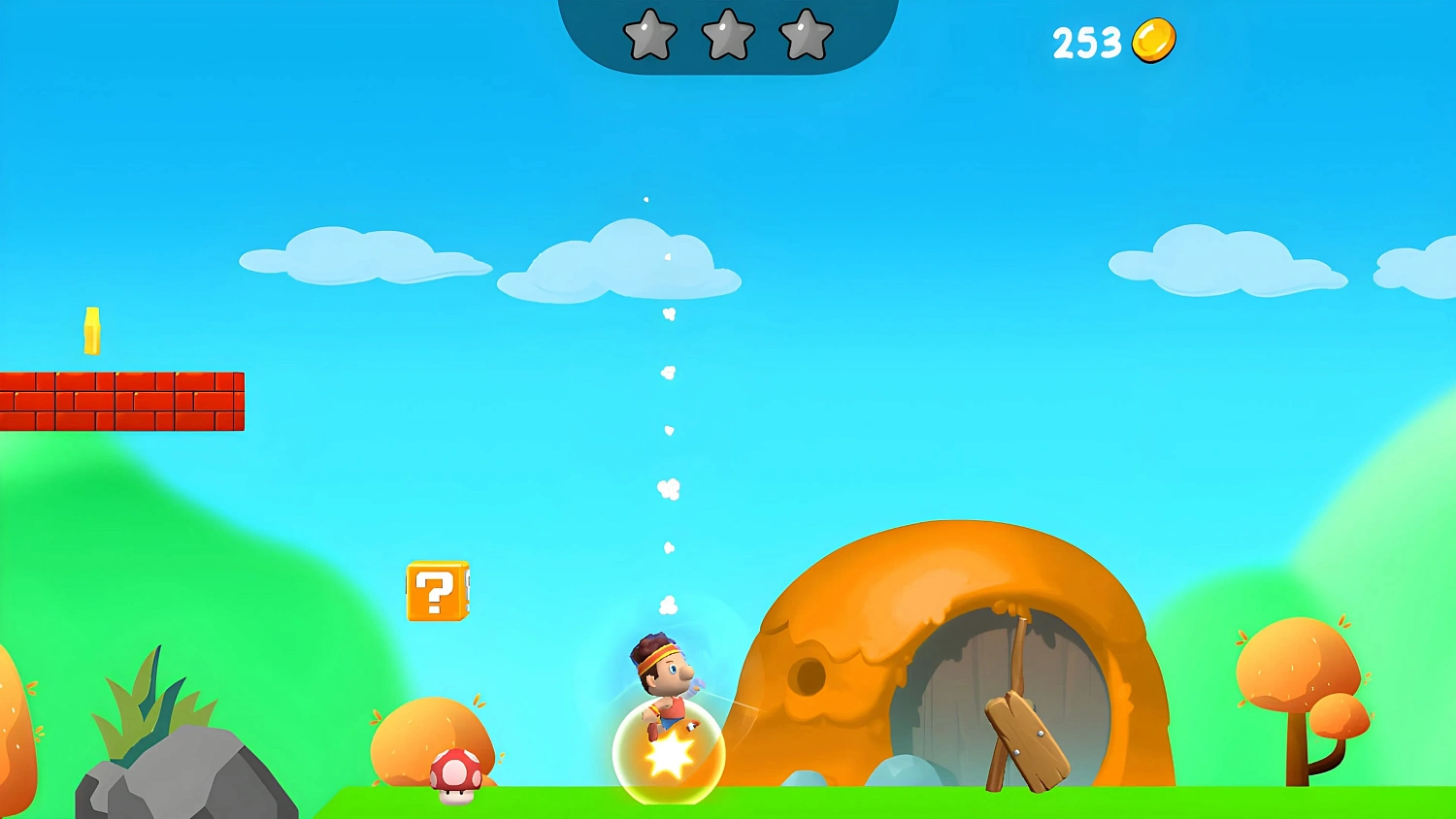This screenshot has height=819, width=1456.
Task: Click the coin counter icon
Action: coord(1154,41)
